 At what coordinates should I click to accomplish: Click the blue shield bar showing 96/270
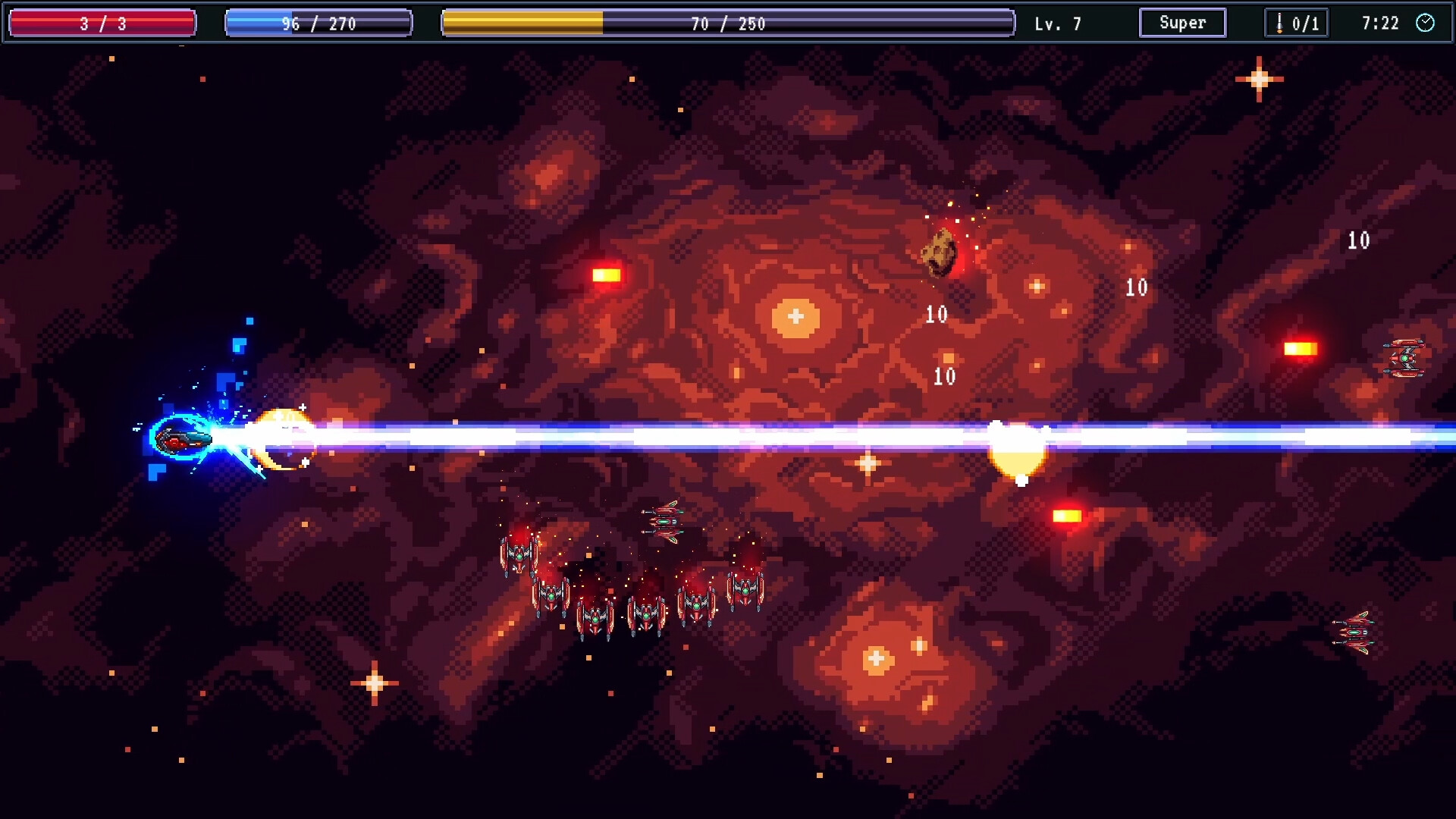tap(318, 23)
